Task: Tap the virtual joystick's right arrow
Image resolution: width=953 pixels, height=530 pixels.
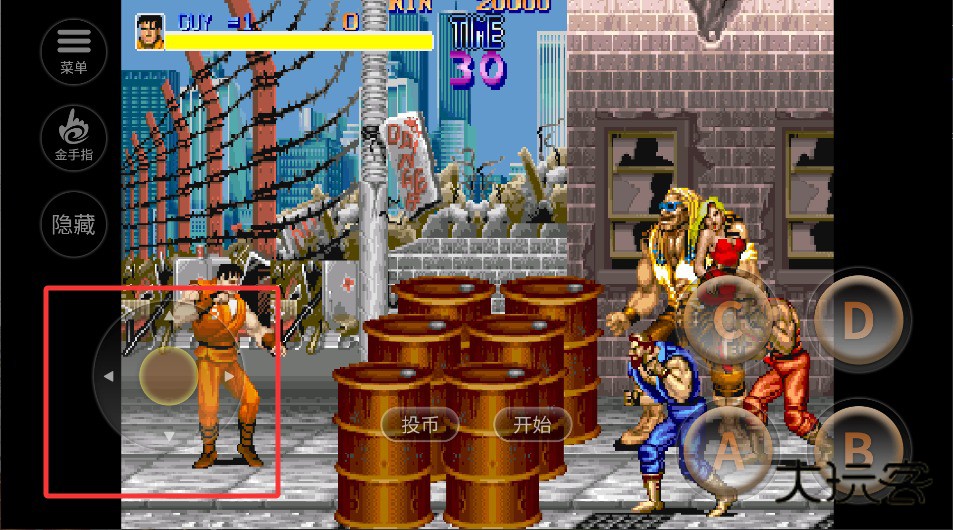Action: (x=230, y=376)
